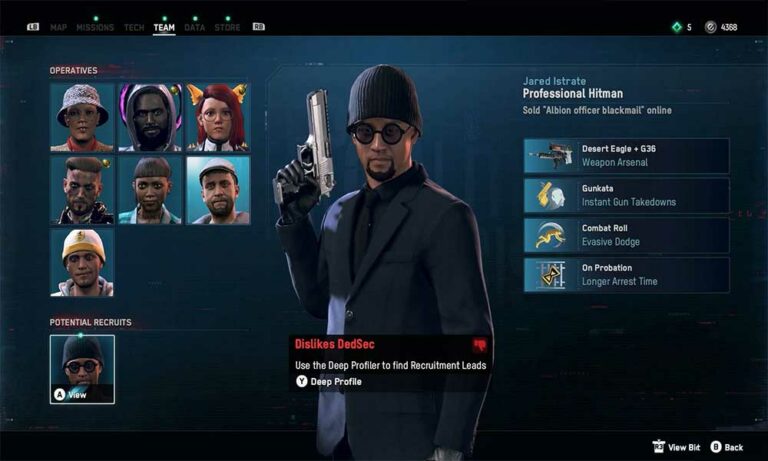View the potential recruit portrait
Screen dimensions: 768x461
(x=82, y=369)
